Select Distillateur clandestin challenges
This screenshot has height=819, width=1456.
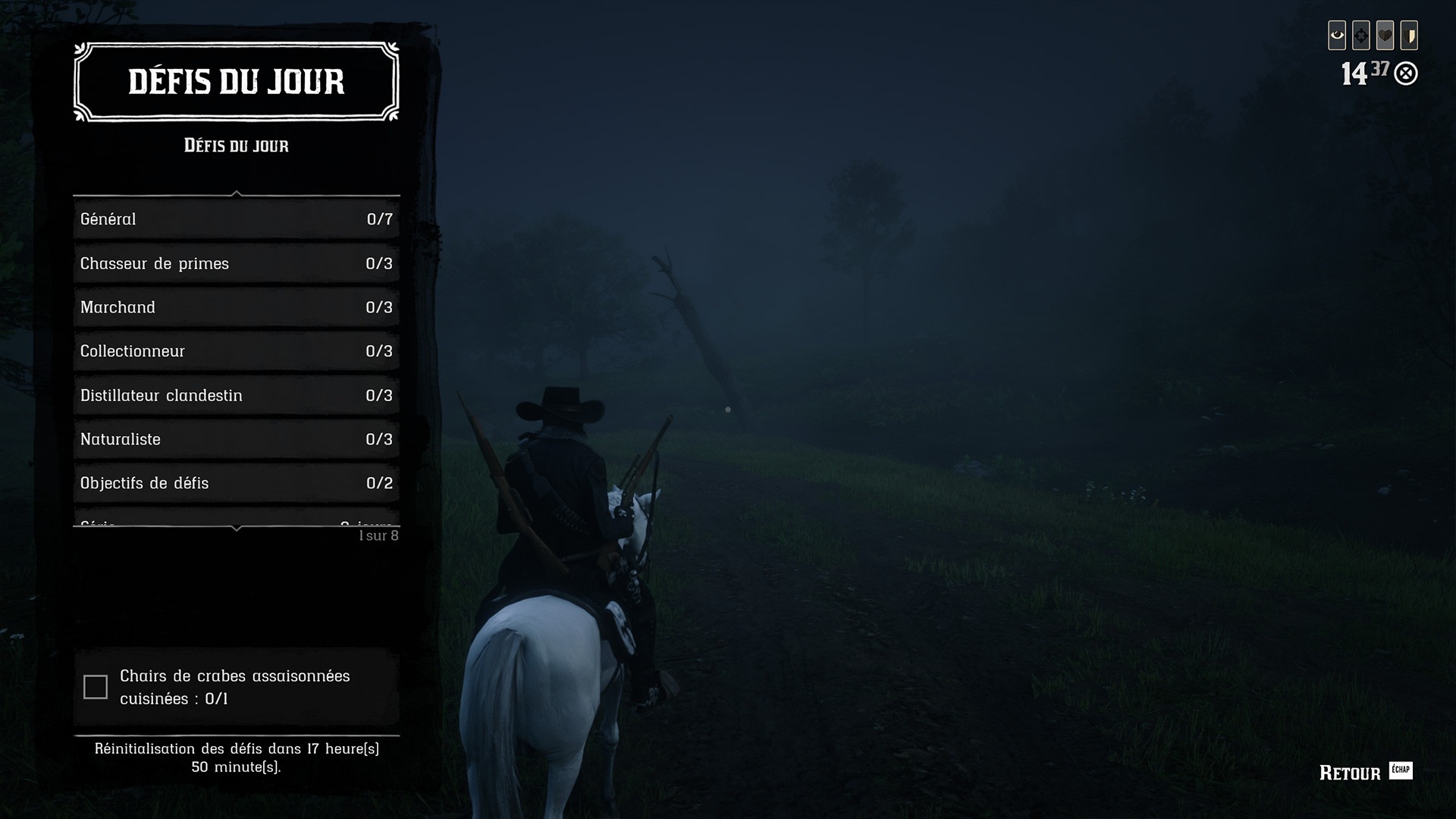pos(236,395)
